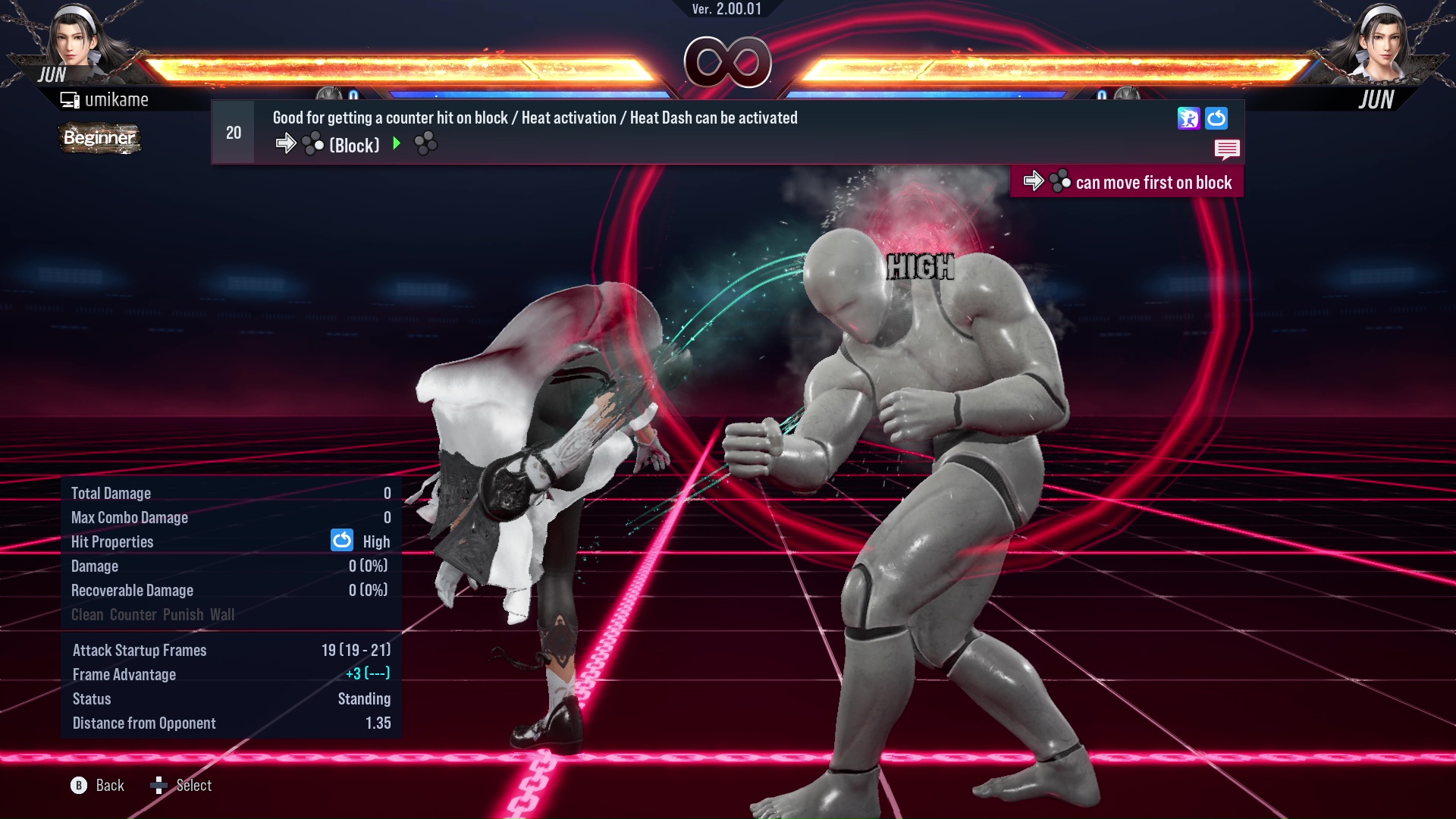
Task: Select the replay playback icon above the tip box
Action: (x=1188, y=118)
